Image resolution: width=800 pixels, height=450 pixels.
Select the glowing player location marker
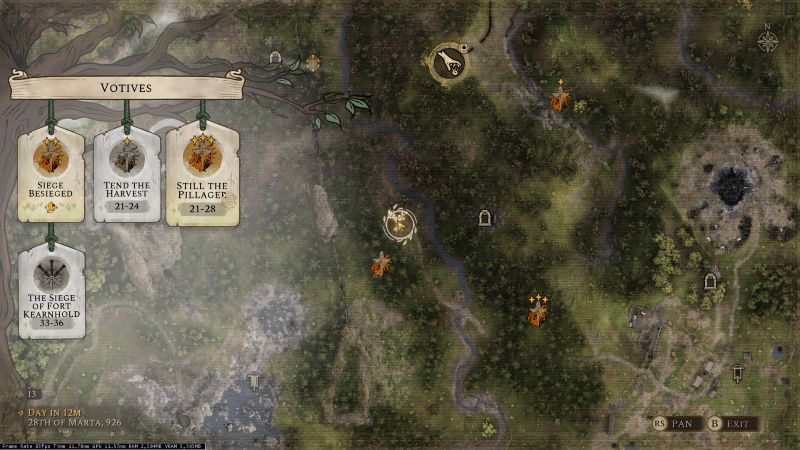click(400, 224)
